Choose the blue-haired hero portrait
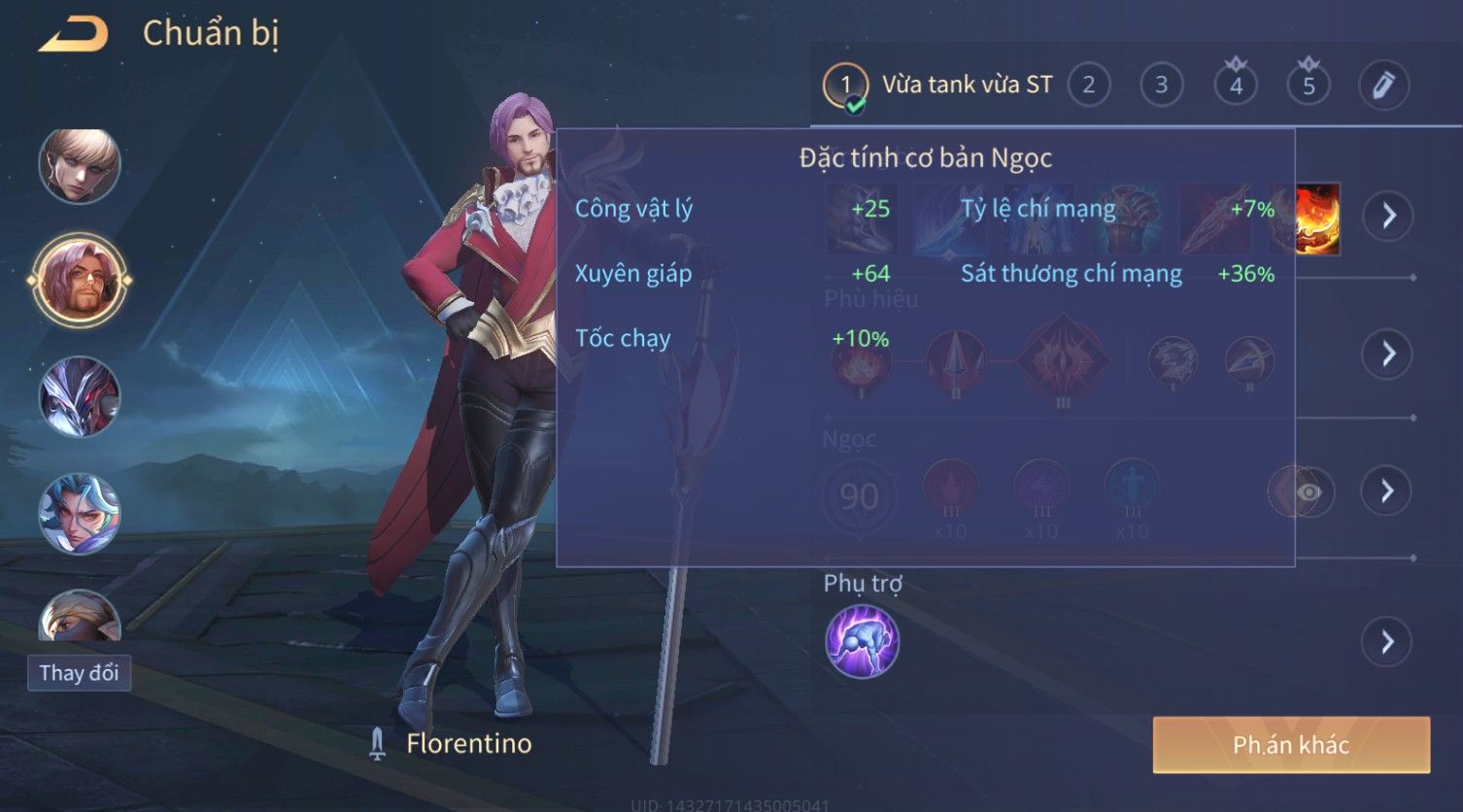This screenshot has width=1463, height=812. [x=80, y=514]
